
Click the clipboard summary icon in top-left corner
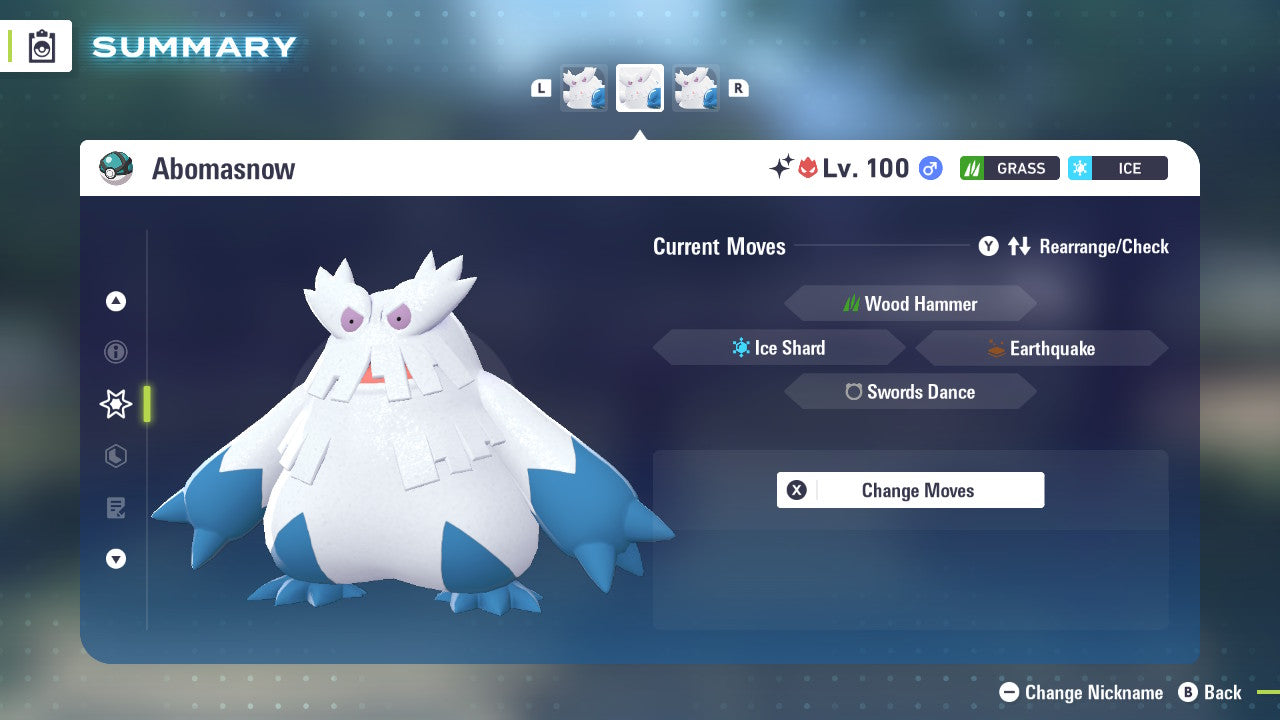point(41,45)
